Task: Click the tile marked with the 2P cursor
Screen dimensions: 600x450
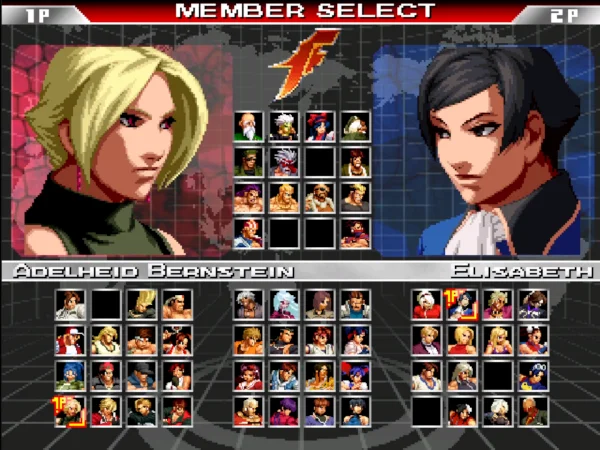Action: (x=460, y=304)
